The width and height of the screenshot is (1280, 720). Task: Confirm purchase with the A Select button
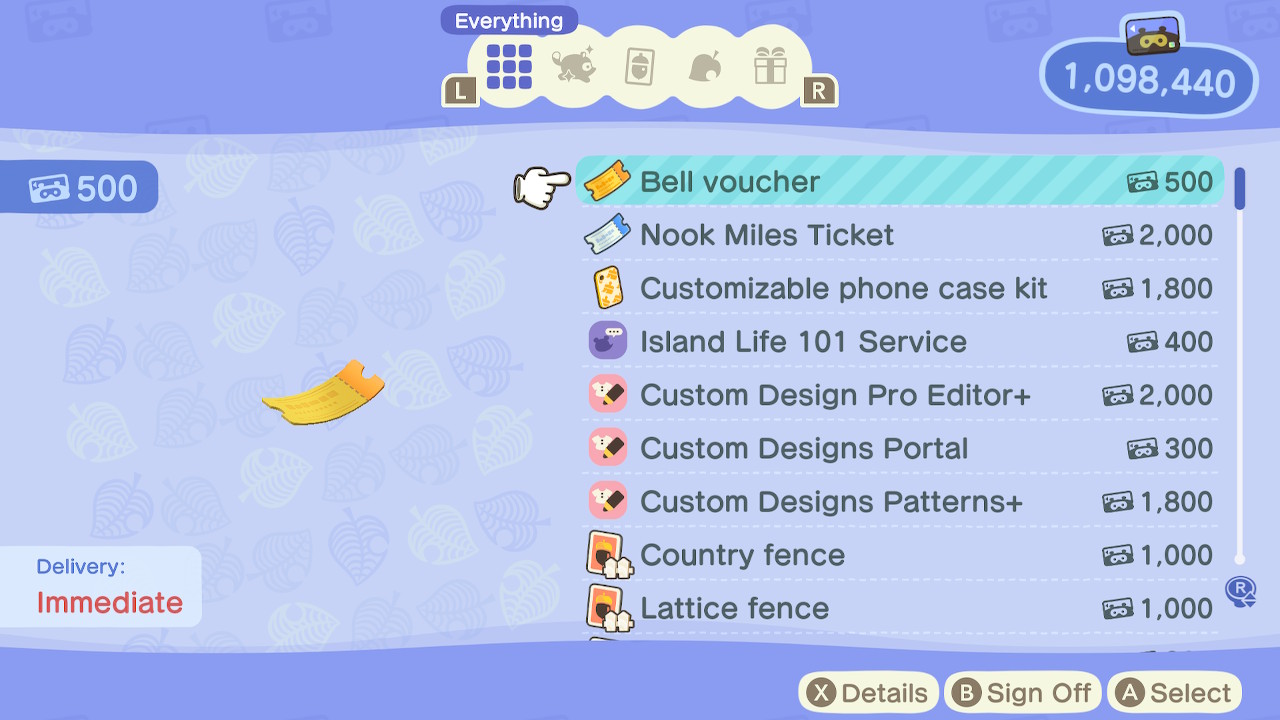click(1173, 692)
